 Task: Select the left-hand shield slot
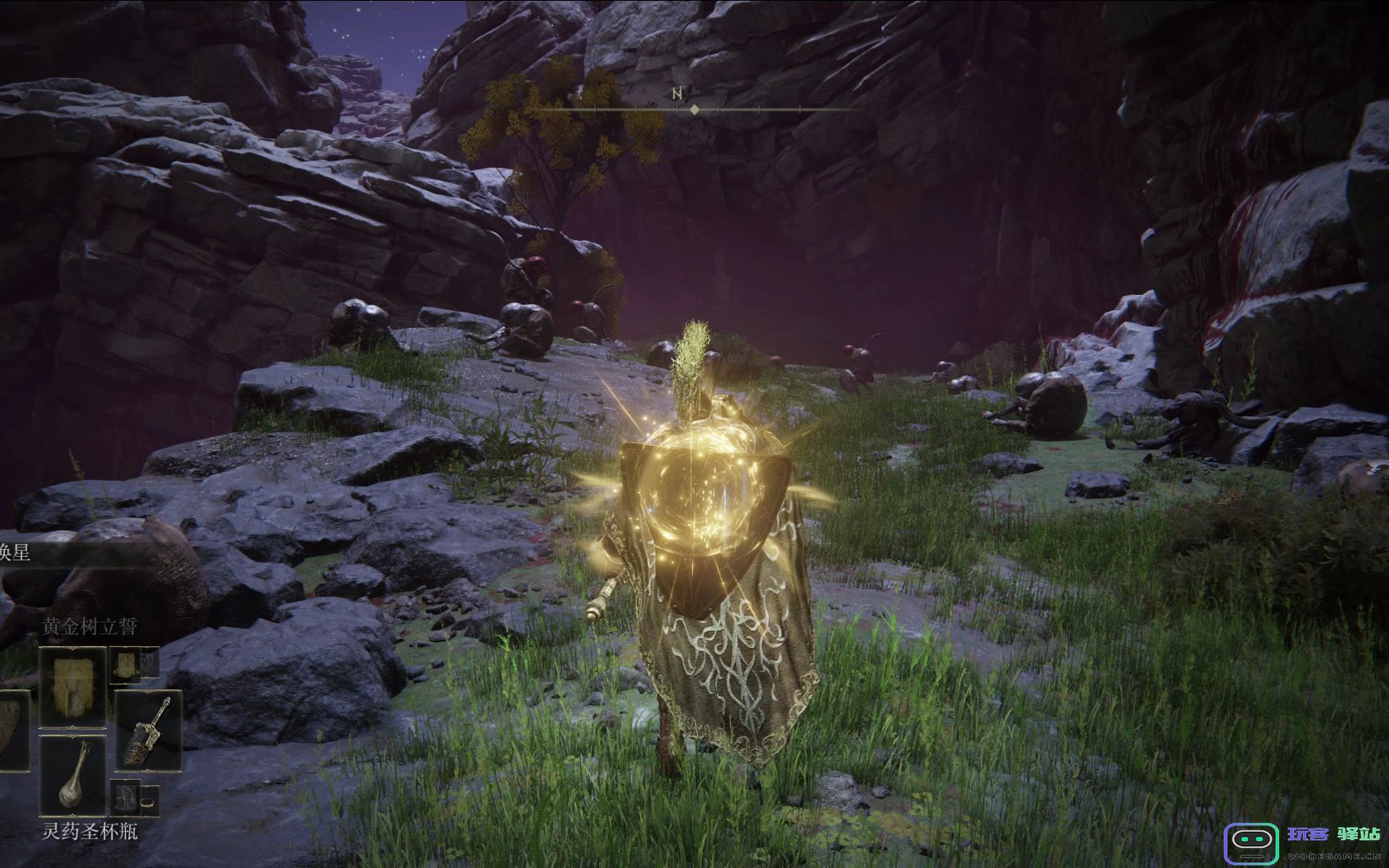click(14, 731)
